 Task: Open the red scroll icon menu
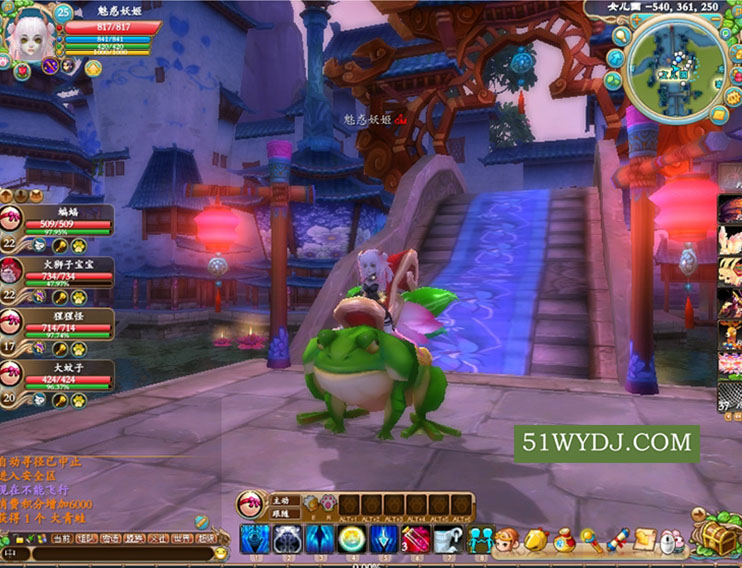(x=616, y=541)
